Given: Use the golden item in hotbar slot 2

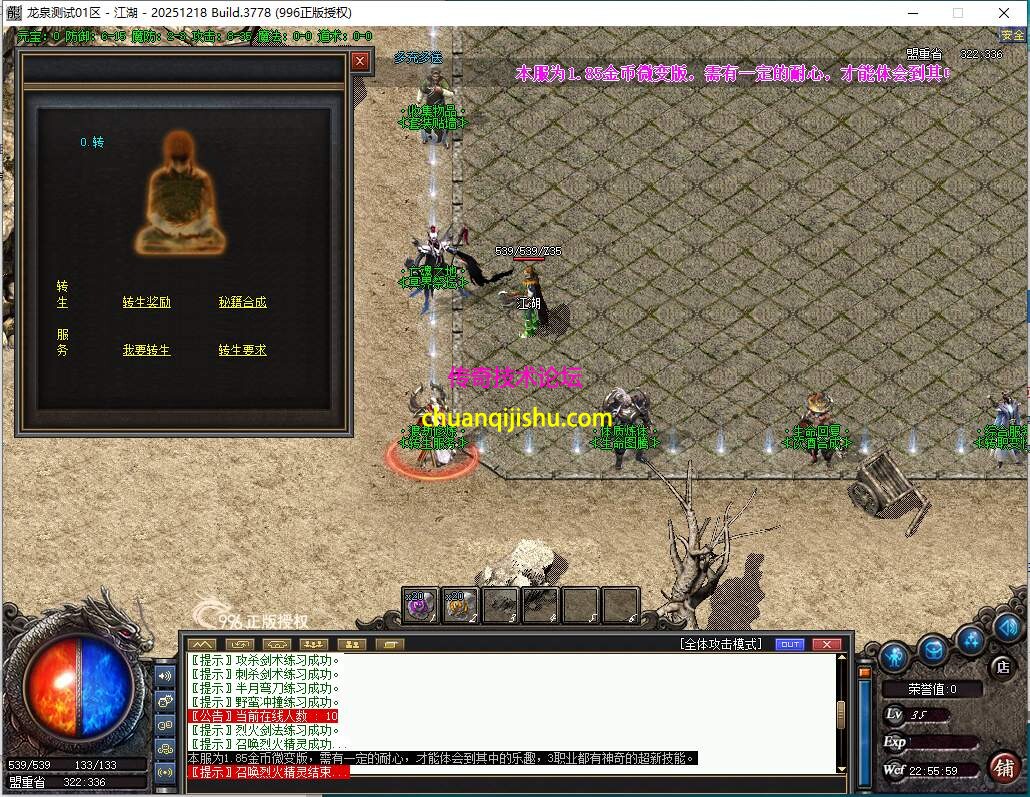Looking at the screenshot, I should tap(459, 604).
